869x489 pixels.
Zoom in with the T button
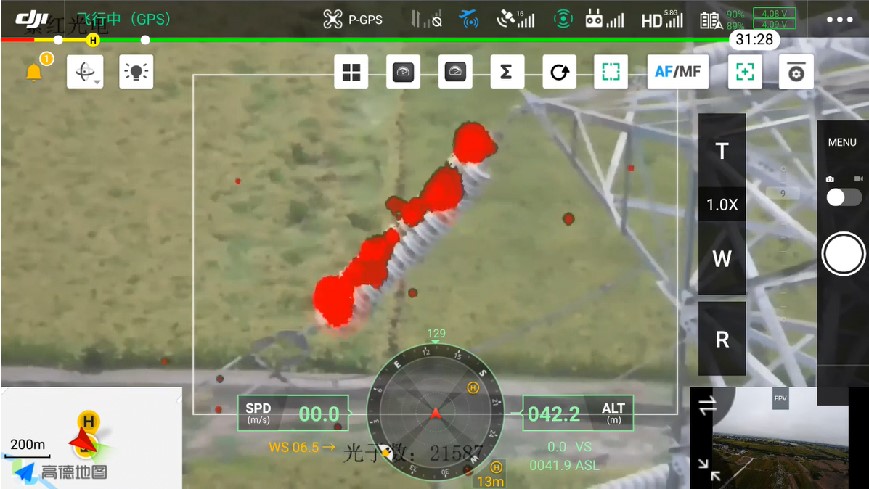click(x=722, y=151)
